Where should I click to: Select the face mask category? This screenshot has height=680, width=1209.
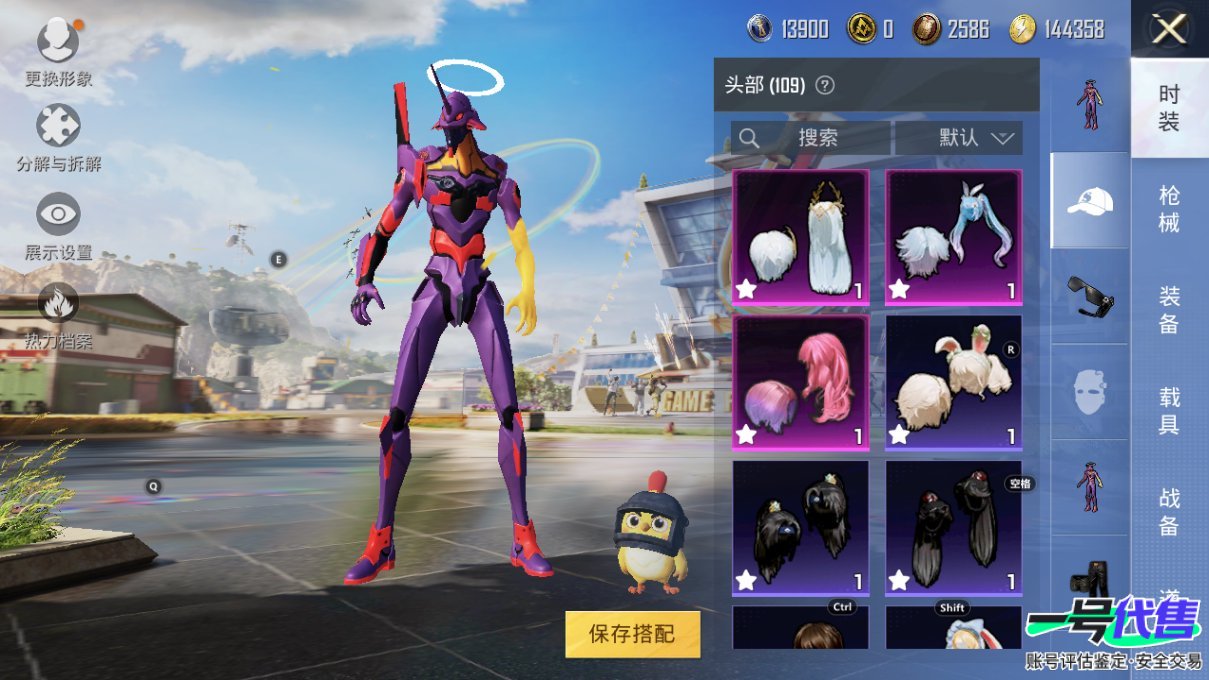point(1089,391)
